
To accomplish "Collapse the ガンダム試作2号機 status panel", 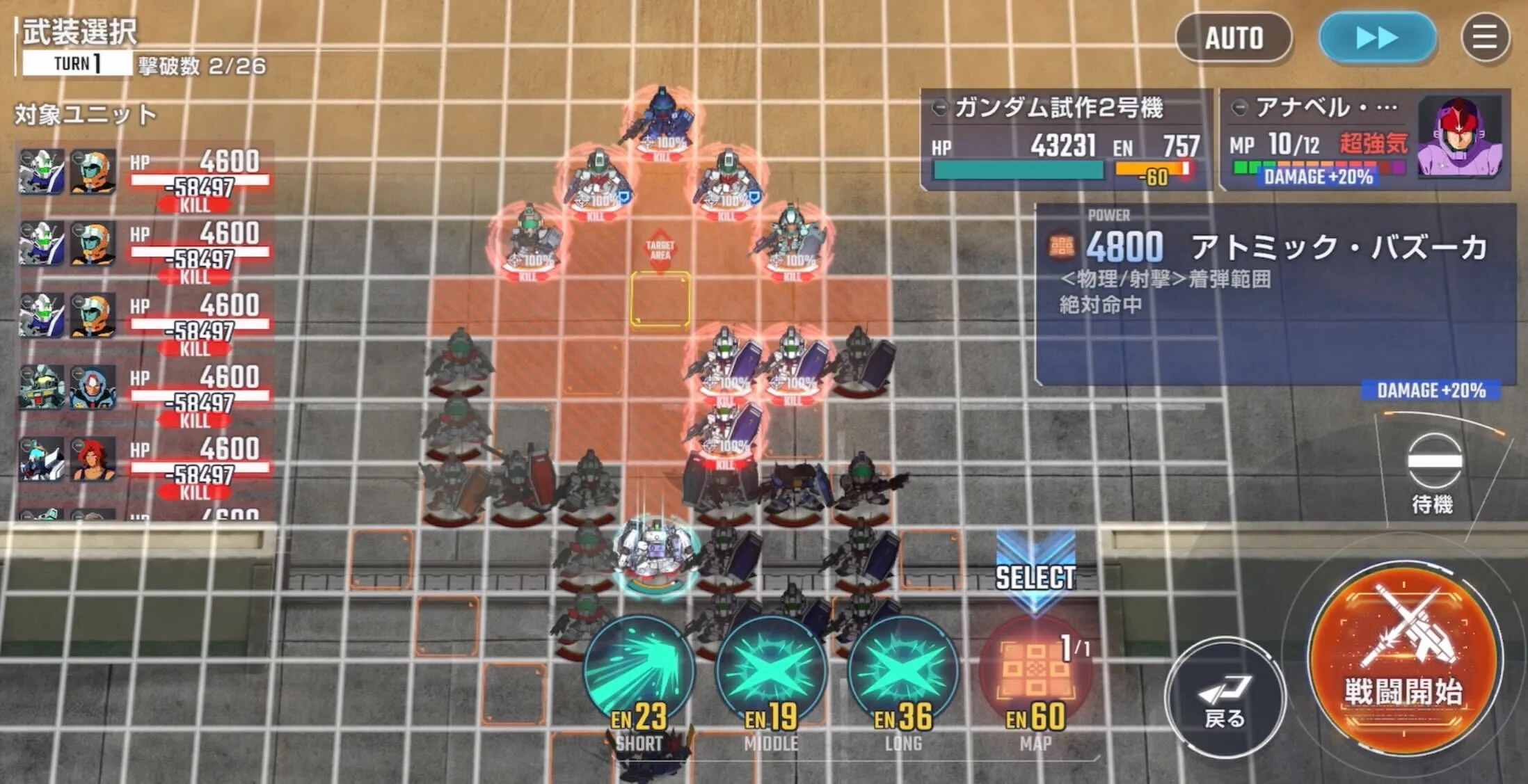I will tap(940, 108).
